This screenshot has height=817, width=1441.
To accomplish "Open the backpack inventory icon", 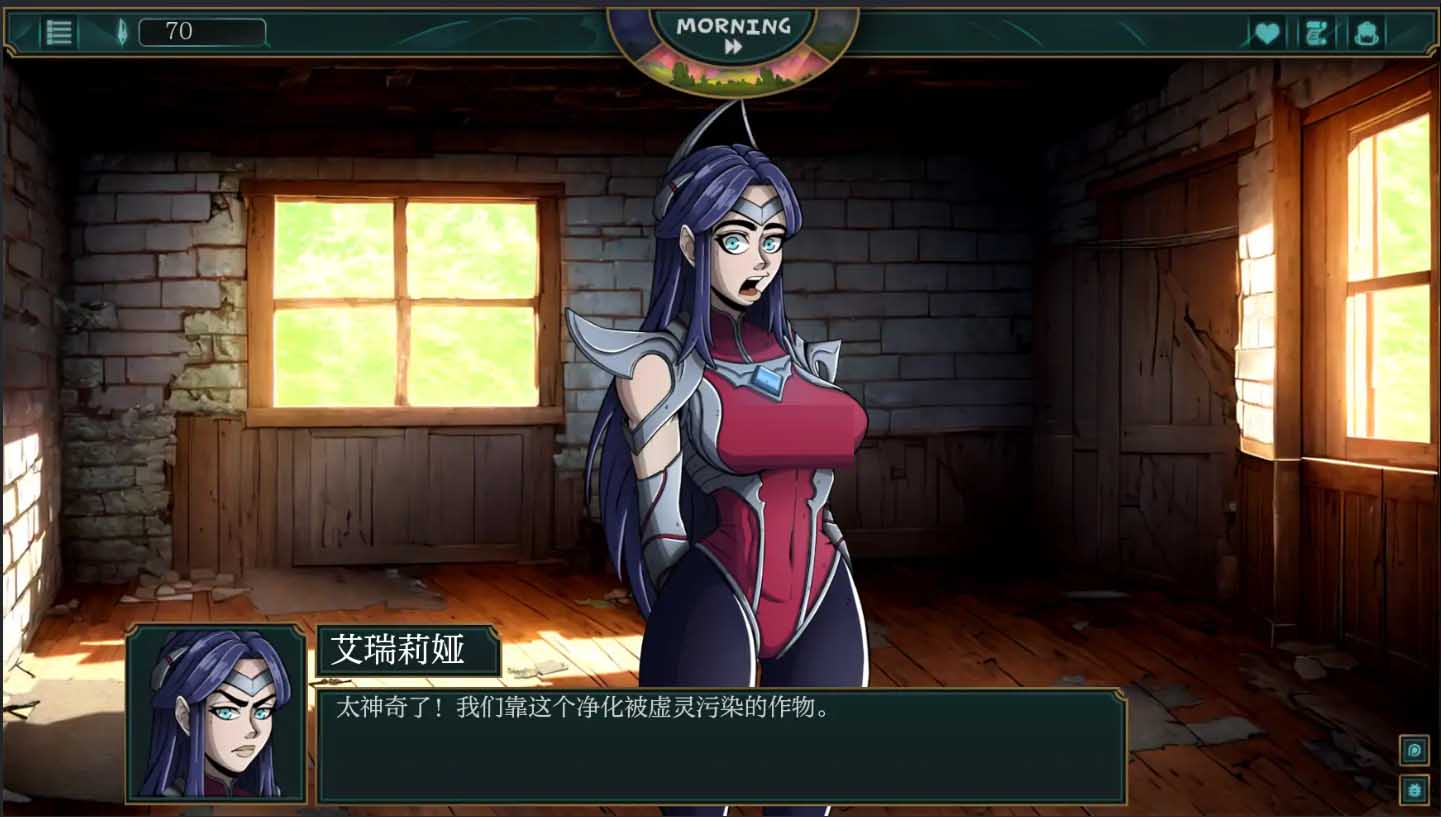I will [1368, 32].
